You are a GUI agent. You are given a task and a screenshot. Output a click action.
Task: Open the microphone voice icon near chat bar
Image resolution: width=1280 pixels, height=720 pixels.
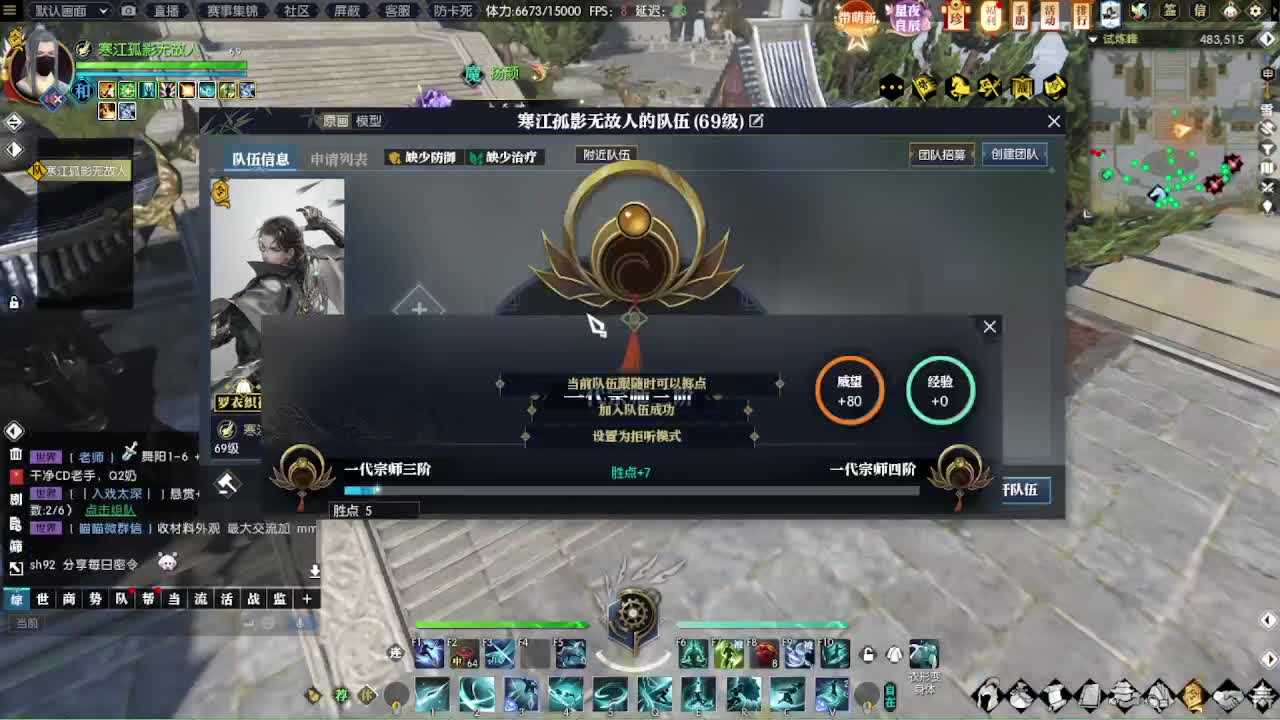click(301, 624)
